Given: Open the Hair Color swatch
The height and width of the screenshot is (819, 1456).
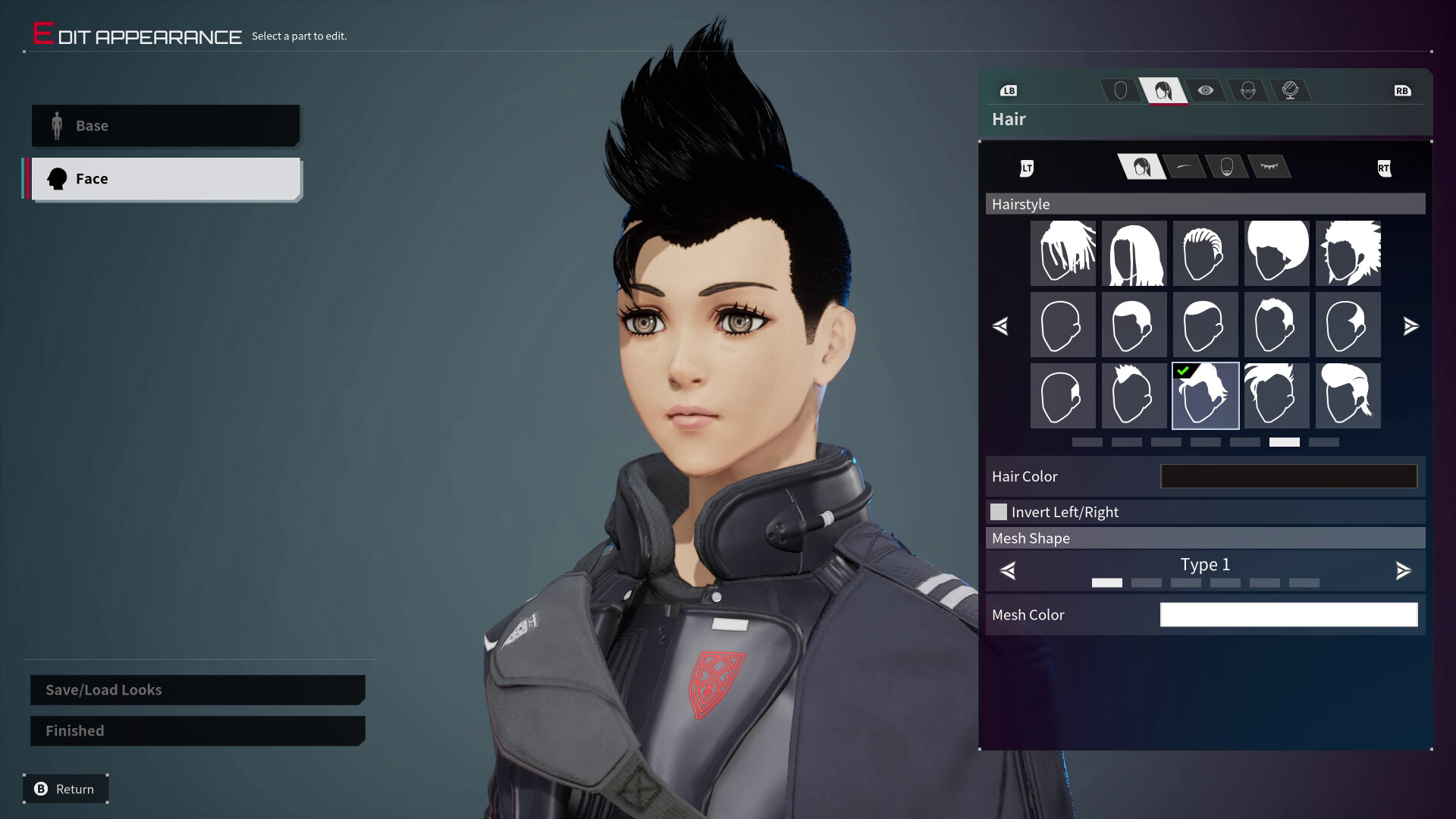Looking at the screenshot, I should (1288, 476).
